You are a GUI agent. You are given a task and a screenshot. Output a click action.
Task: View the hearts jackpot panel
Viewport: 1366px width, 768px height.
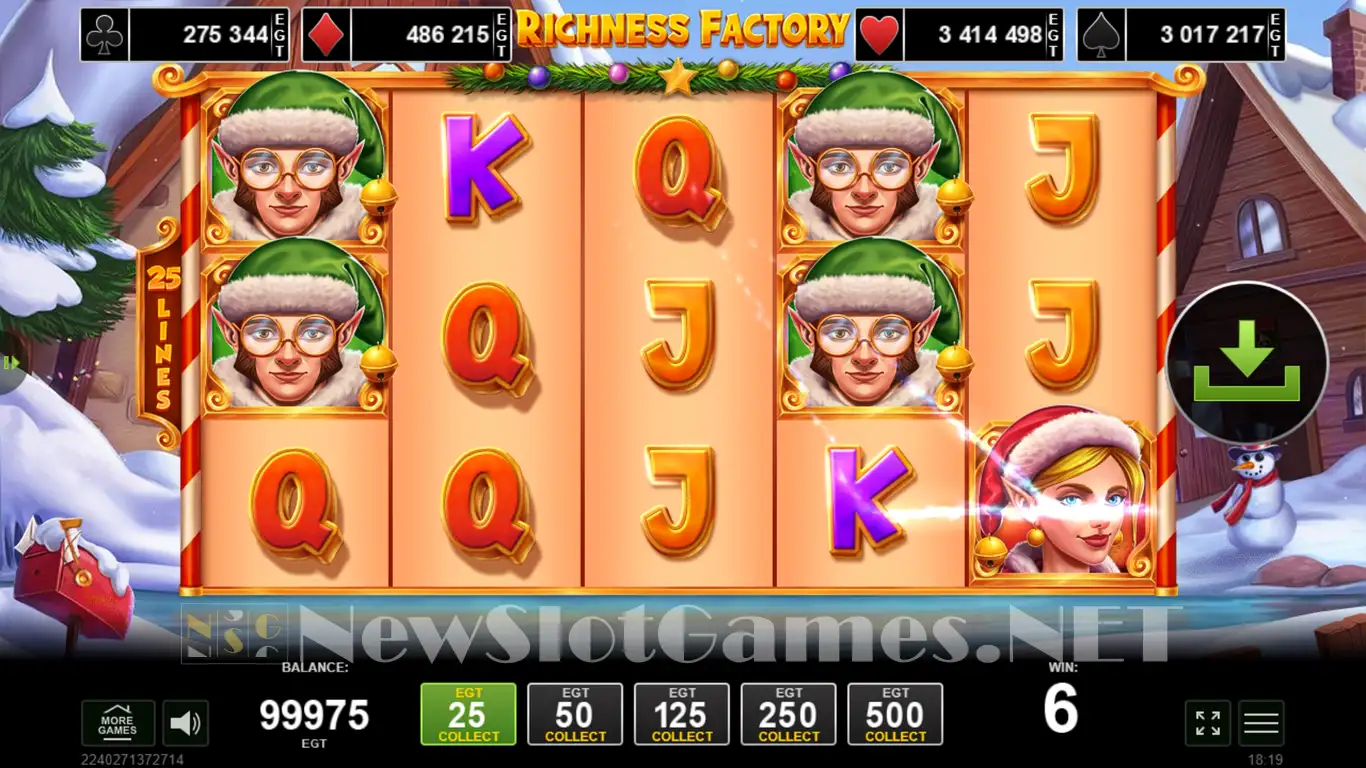[959, 35]
